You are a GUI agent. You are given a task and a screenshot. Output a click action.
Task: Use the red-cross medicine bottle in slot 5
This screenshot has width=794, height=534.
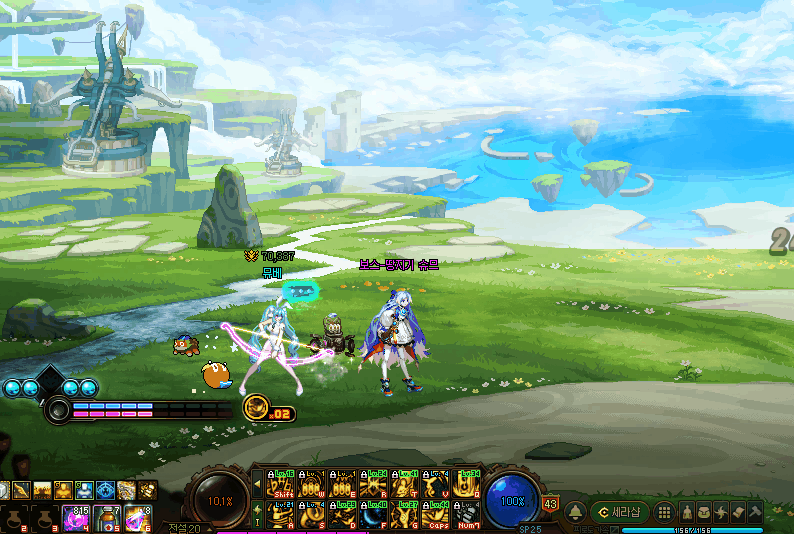(107, 518)
